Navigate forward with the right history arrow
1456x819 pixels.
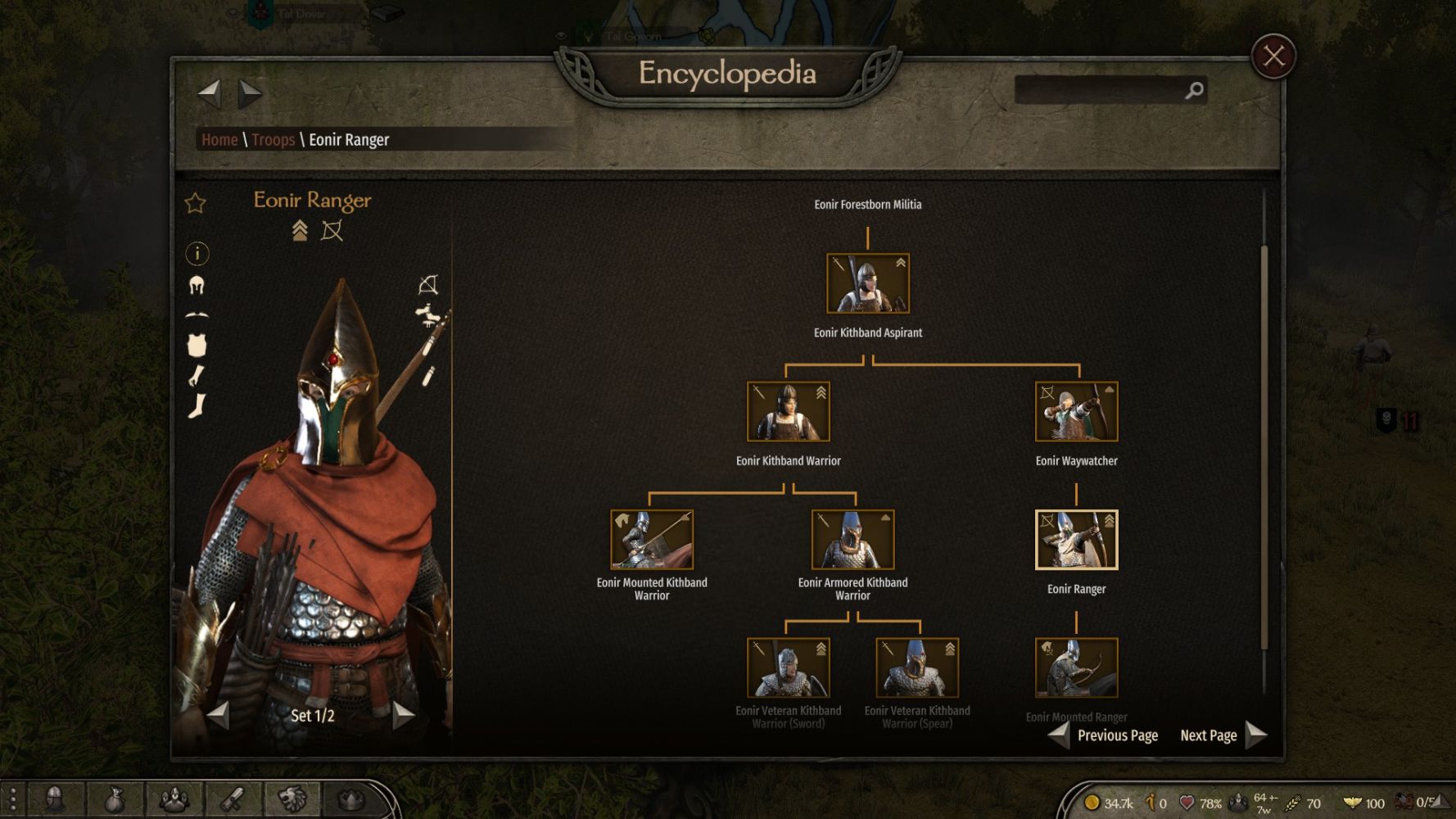250,93
